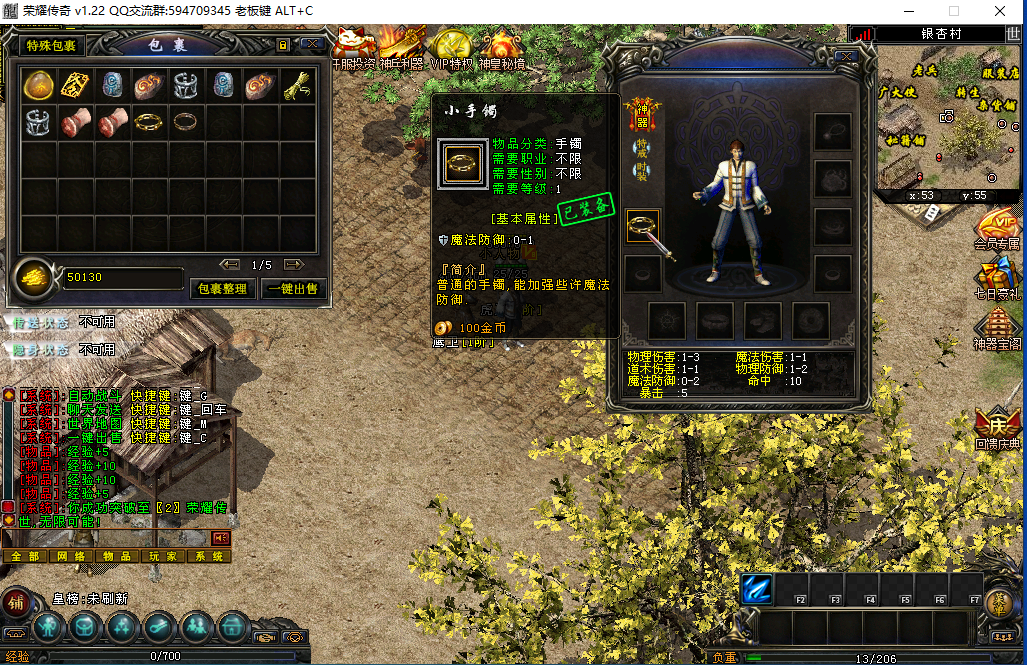Toggle the inventory lock icon
The width and height of the screenshot is (1027, 665).
(283, 45)
